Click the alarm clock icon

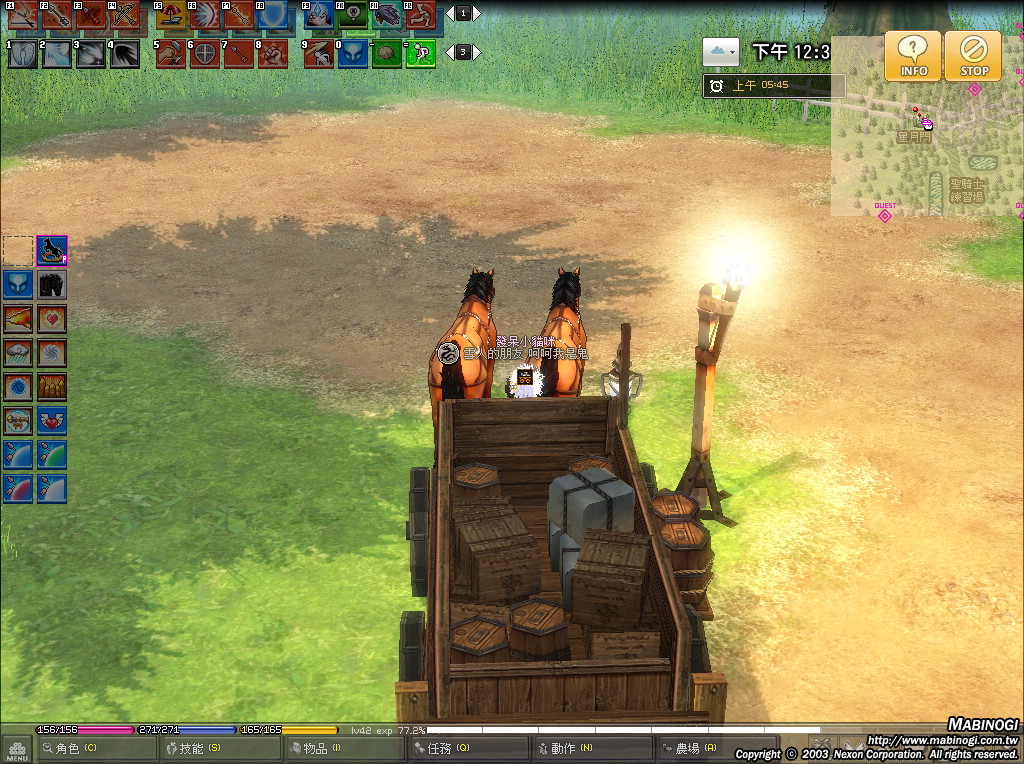(716, 86)
